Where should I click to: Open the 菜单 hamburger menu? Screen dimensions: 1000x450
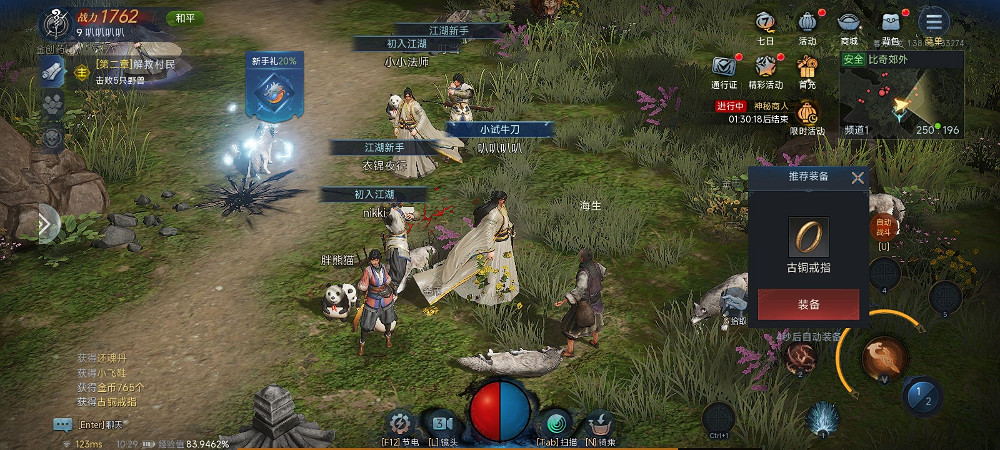933,22
